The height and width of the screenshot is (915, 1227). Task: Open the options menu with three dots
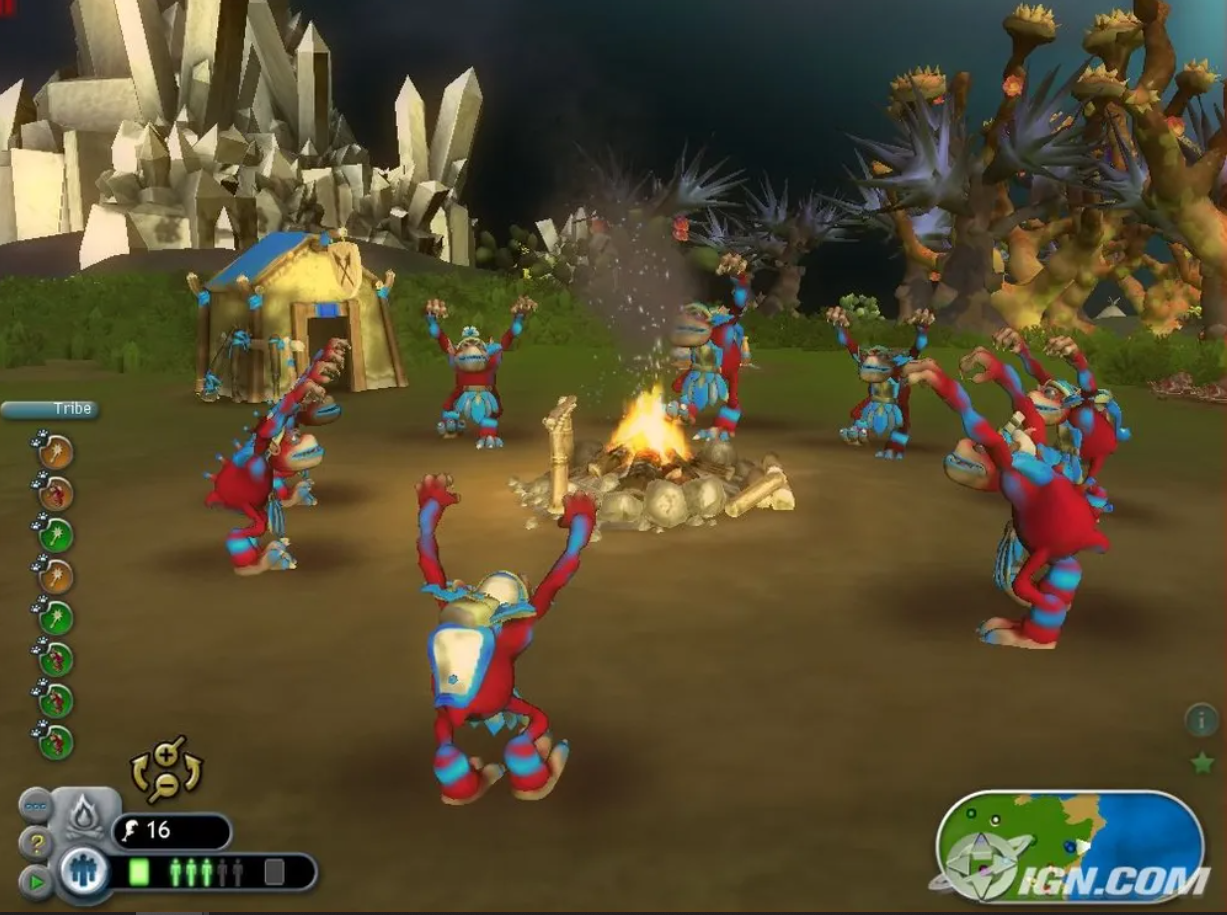35,805
